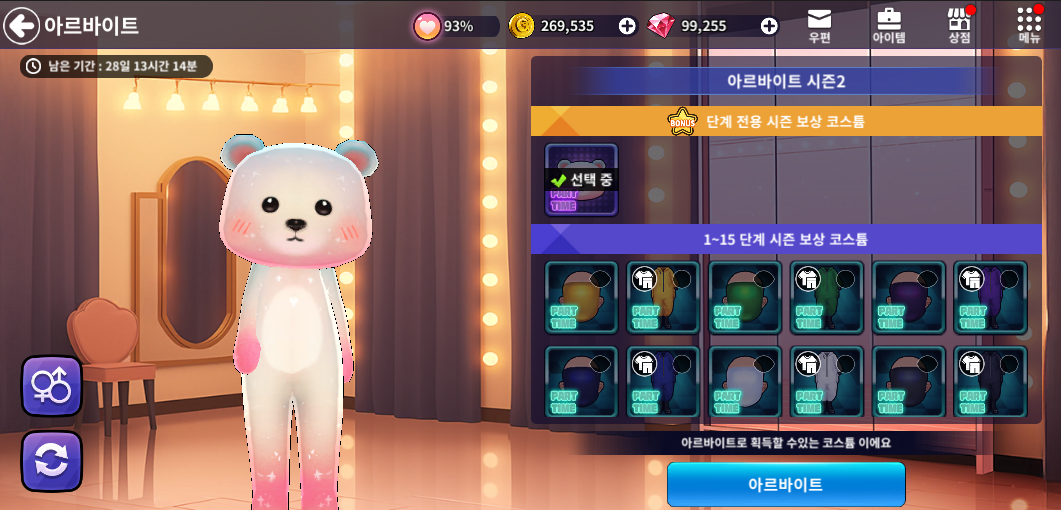Viewport: 1061px width, 510px height.
Task: Add more ruby gems with plus button
Action: click(769, 26)
